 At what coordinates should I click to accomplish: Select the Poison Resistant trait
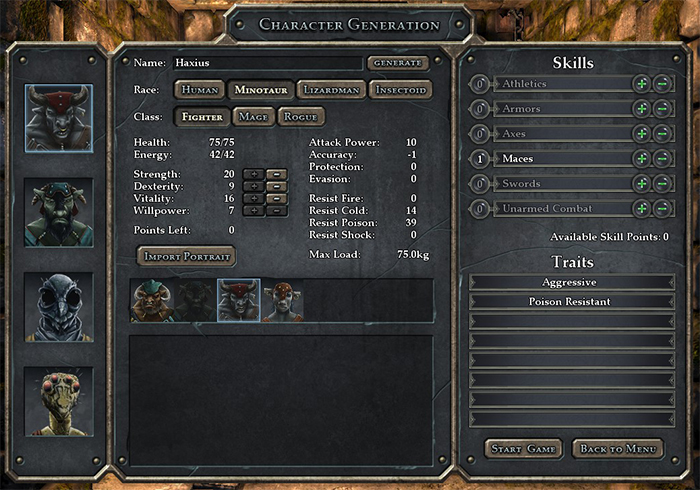tap(569, 301)
